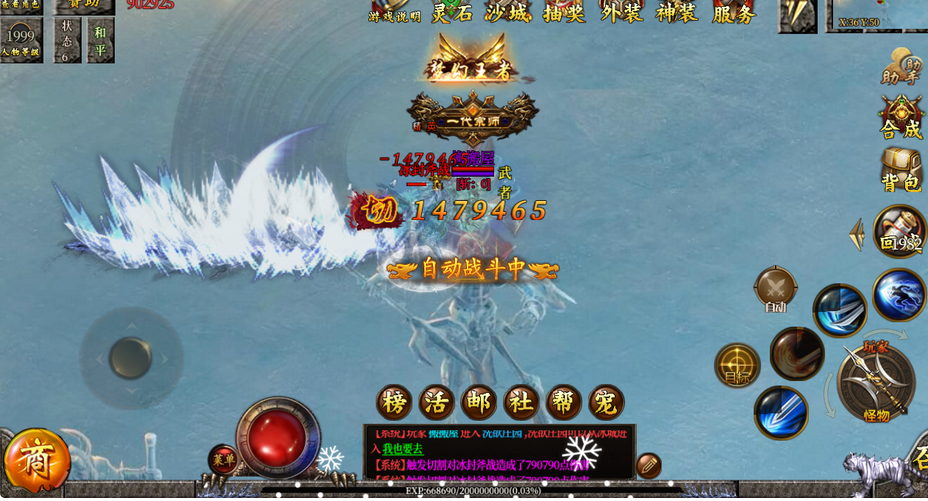Screen dimensions: 928x501
Task: Open the 沙城 Sand City menu
Action: [508, 13]
